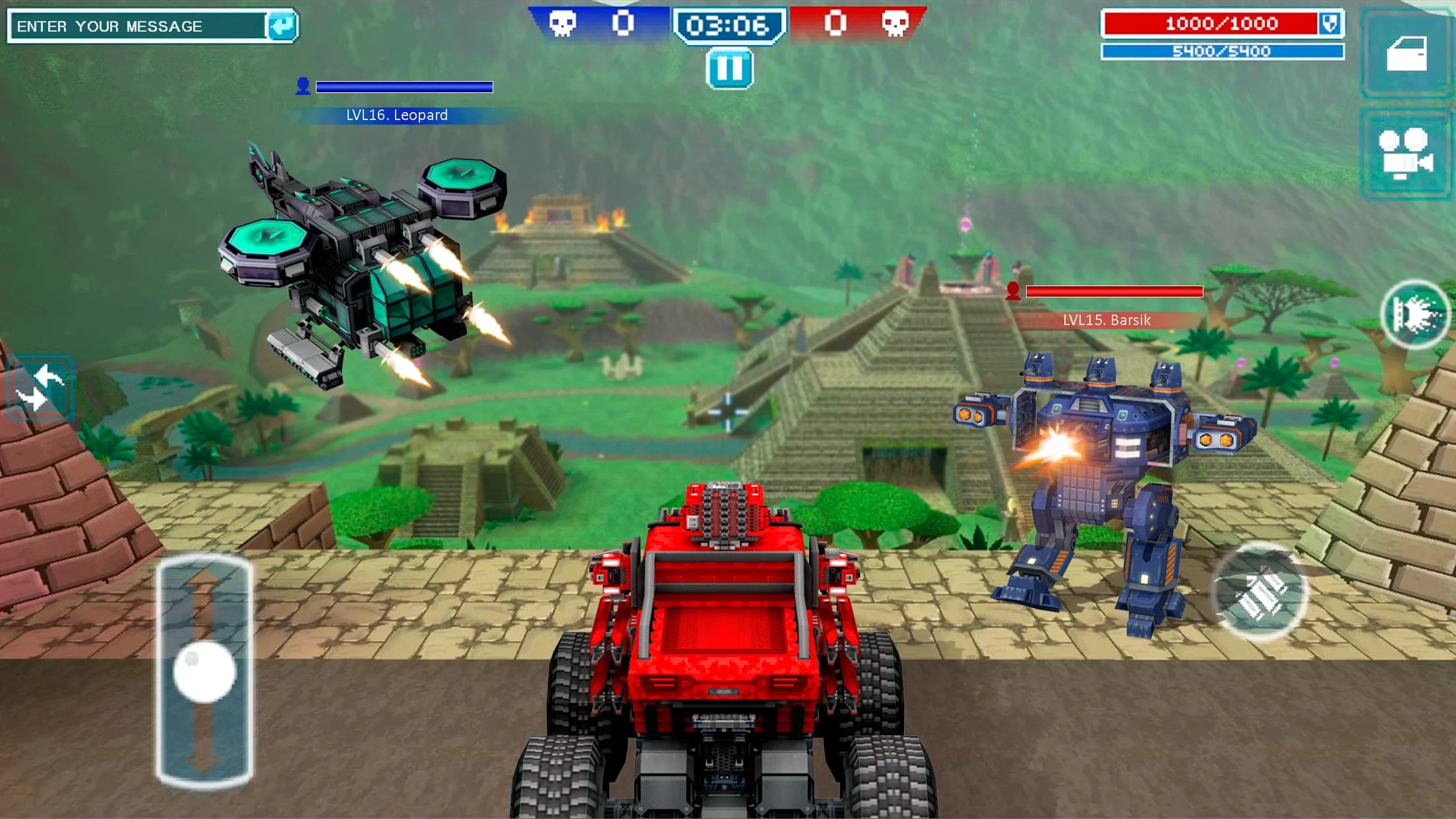Screen dimensions: 1456x819
Task: Switch camera view using the camera icon
Action: [x=1405, y=153]
